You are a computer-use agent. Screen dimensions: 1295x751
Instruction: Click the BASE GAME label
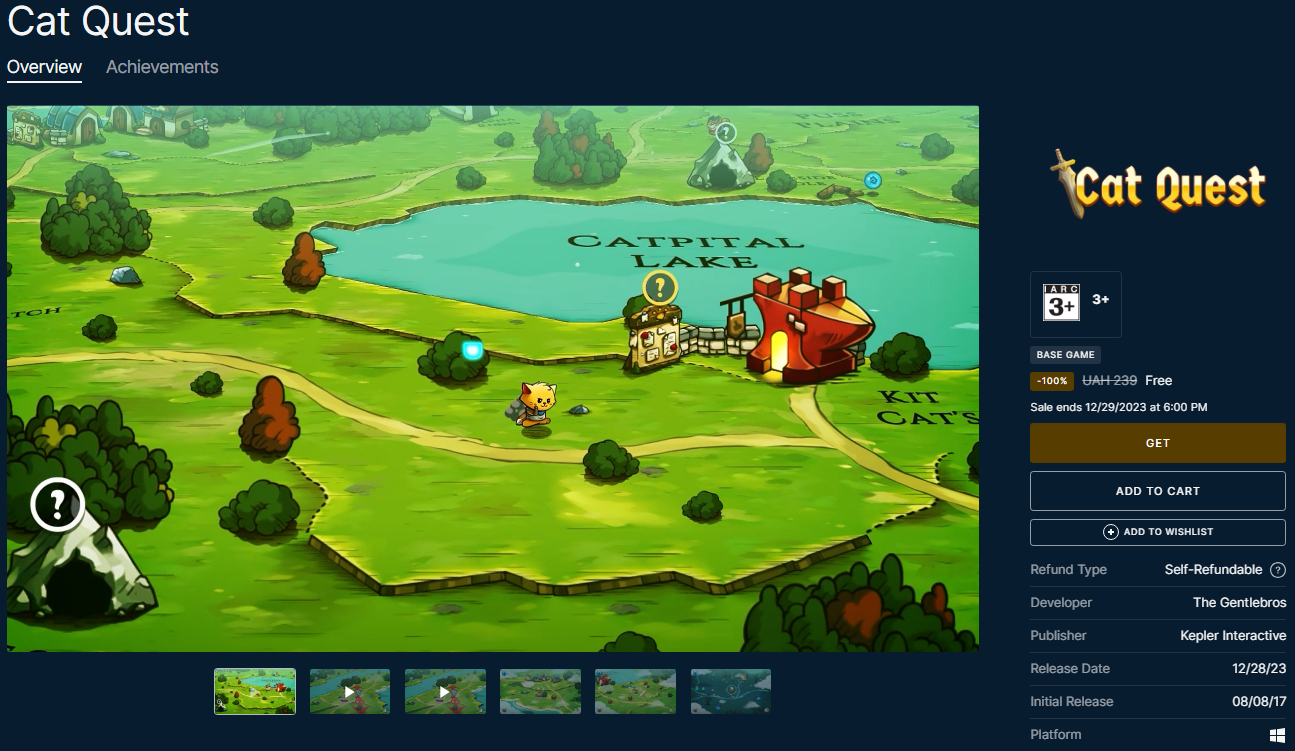coord(1065,355)
